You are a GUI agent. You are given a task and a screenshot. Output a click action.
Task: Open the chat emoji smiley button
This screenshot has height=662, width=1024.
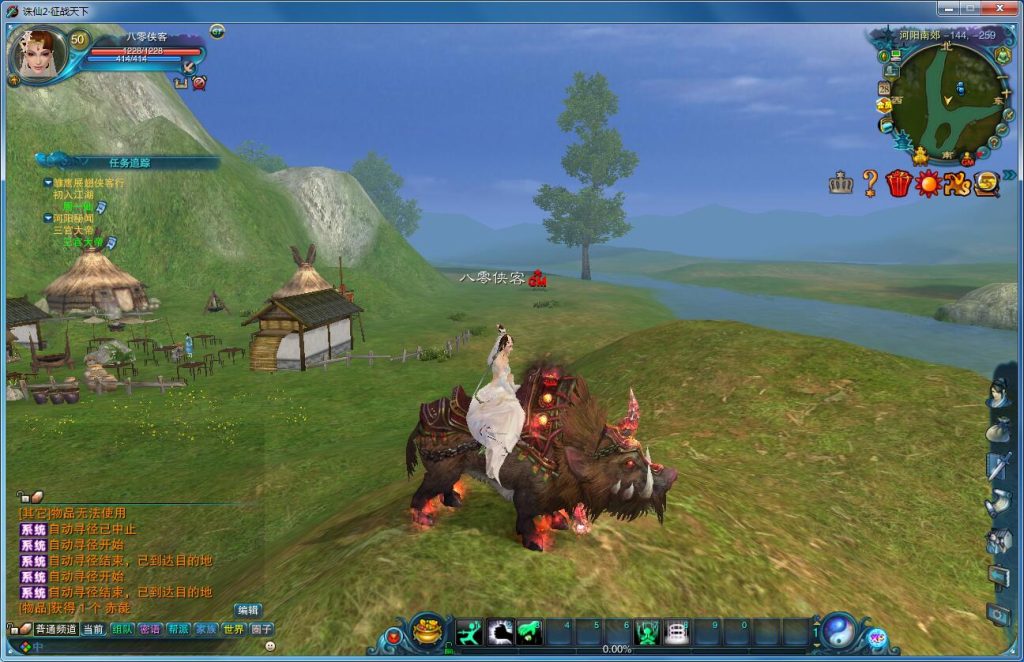[270, 646]
